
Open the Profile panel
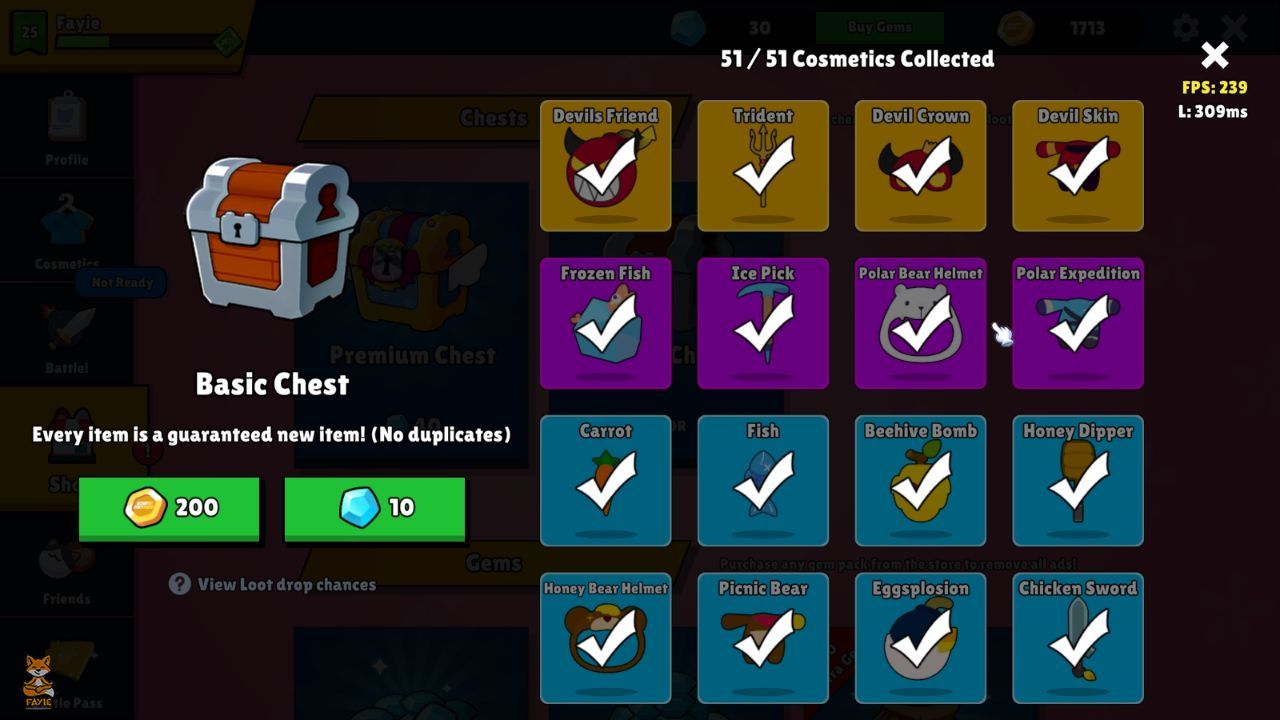(65, 128)
